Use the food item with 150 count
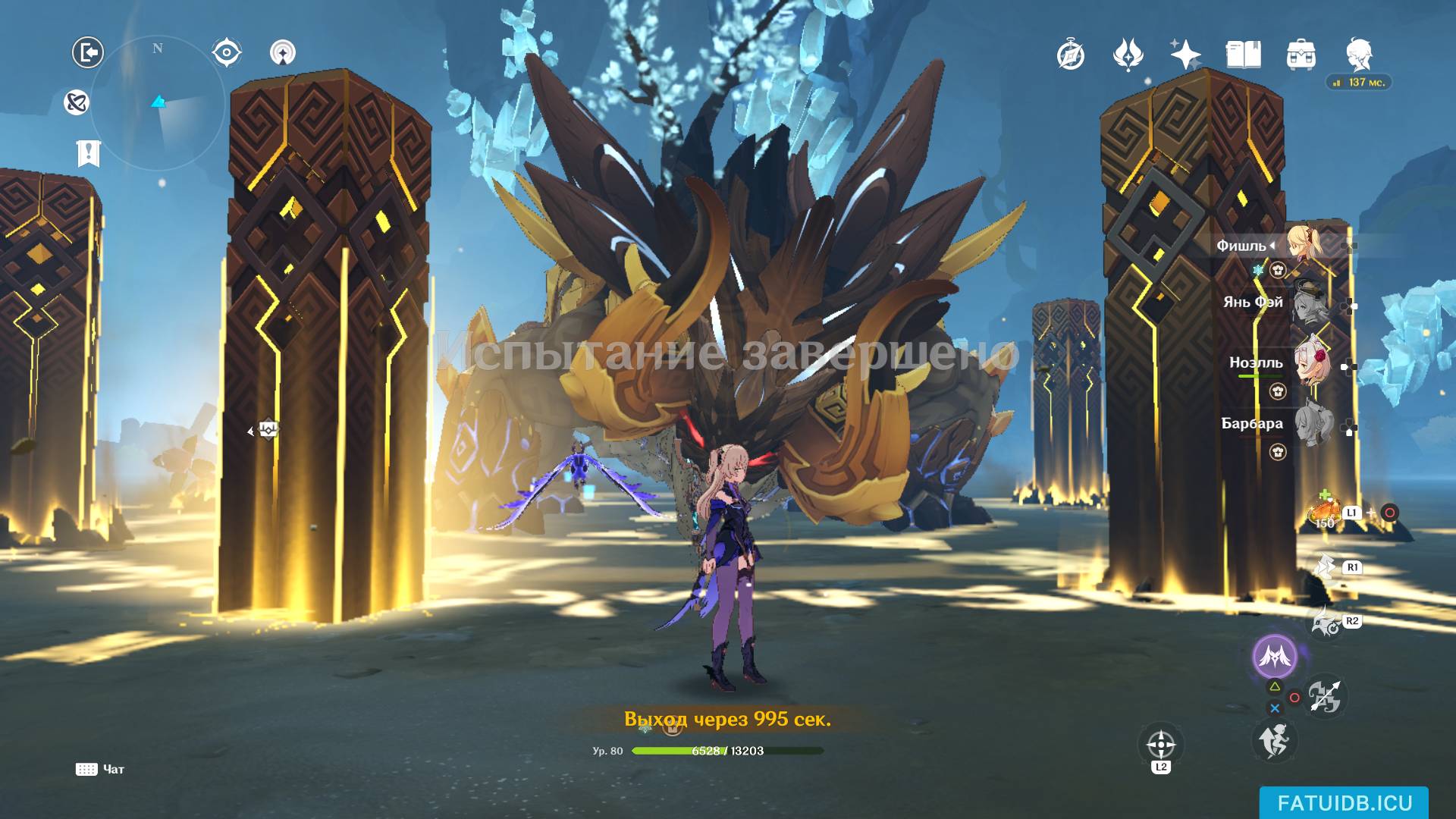This screenshot has height=819, width=1456. [1324, 513]
